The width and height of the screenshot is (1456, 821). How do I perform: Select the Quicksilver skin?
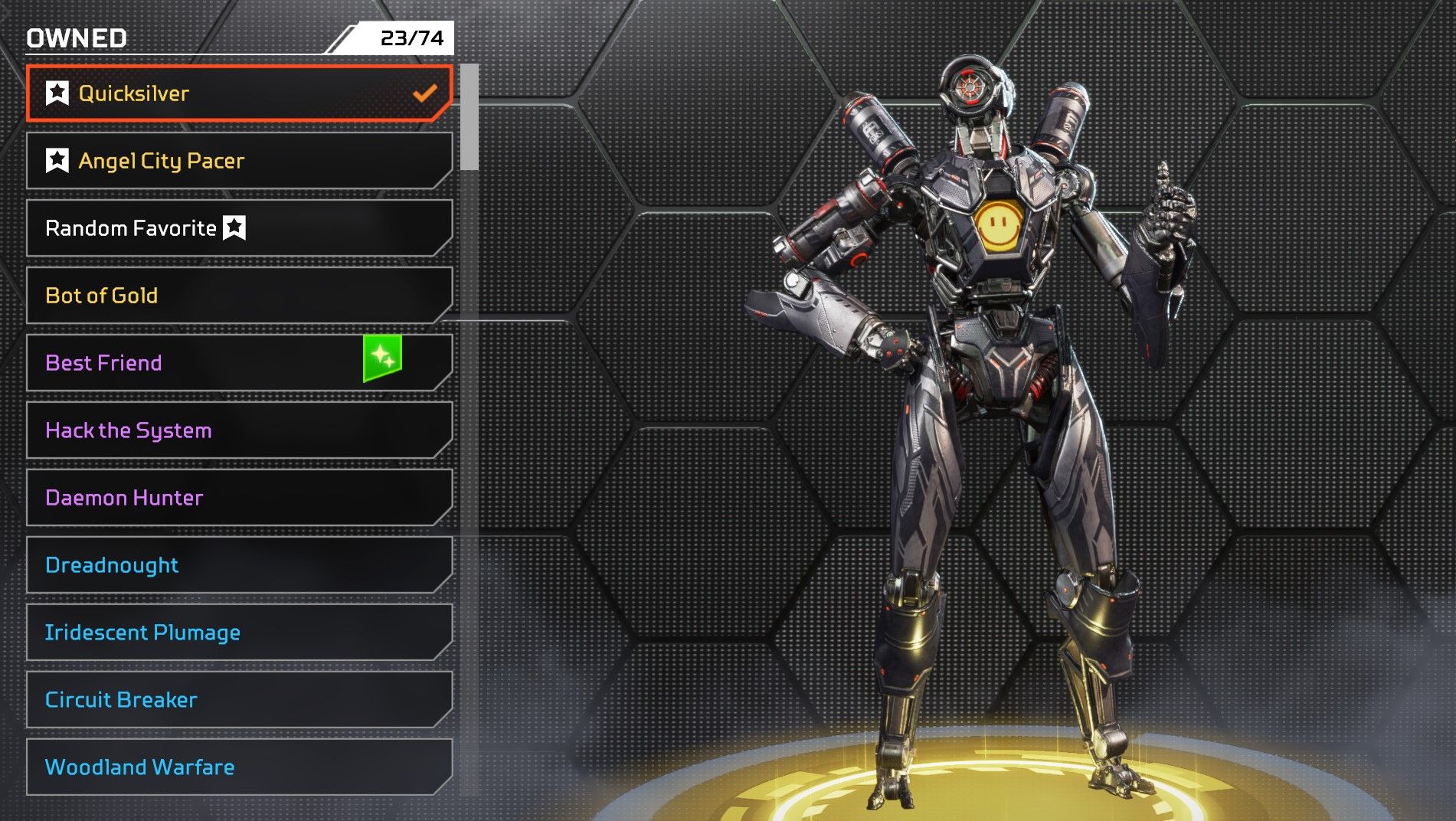[239, 93]
